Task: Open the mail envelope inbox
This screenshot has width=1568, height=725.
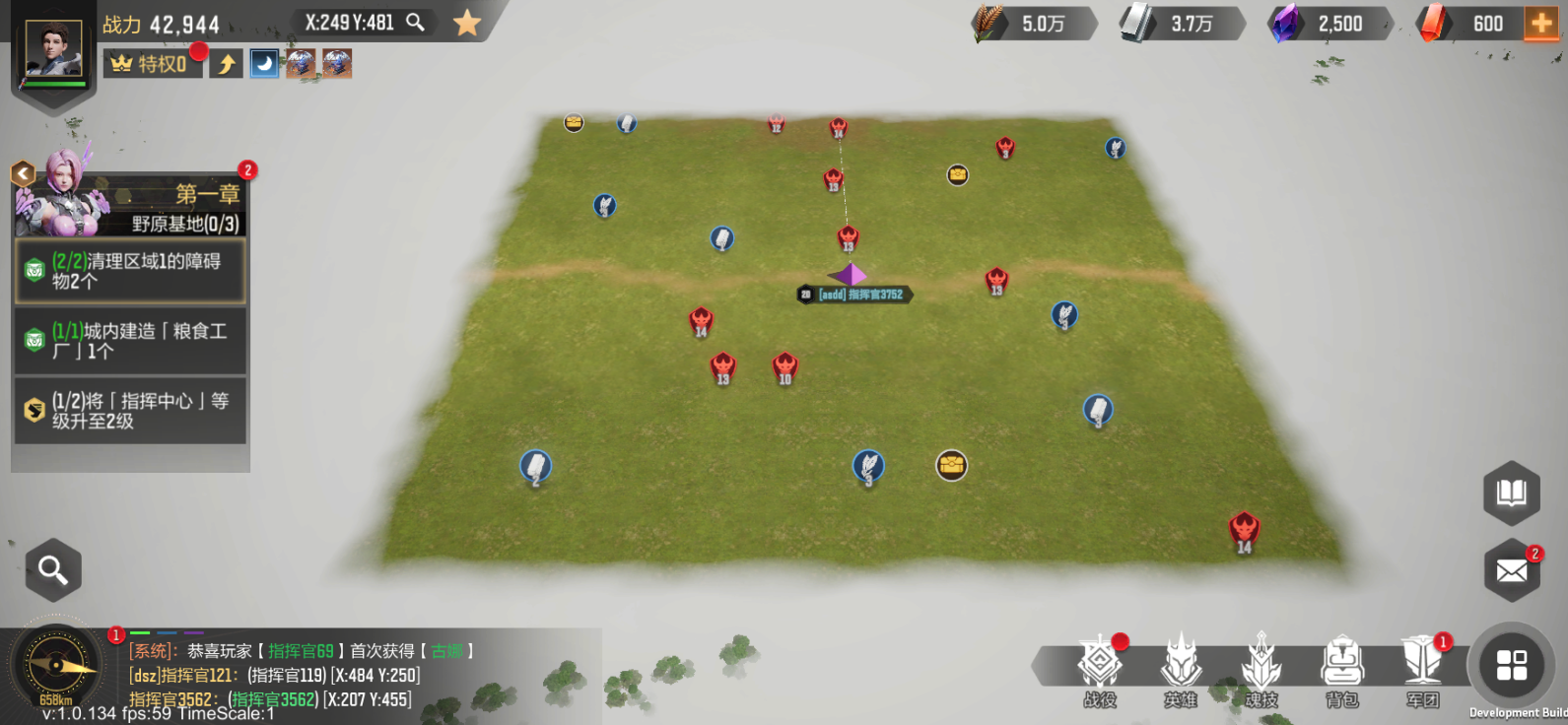Action: coord(1511,570)
